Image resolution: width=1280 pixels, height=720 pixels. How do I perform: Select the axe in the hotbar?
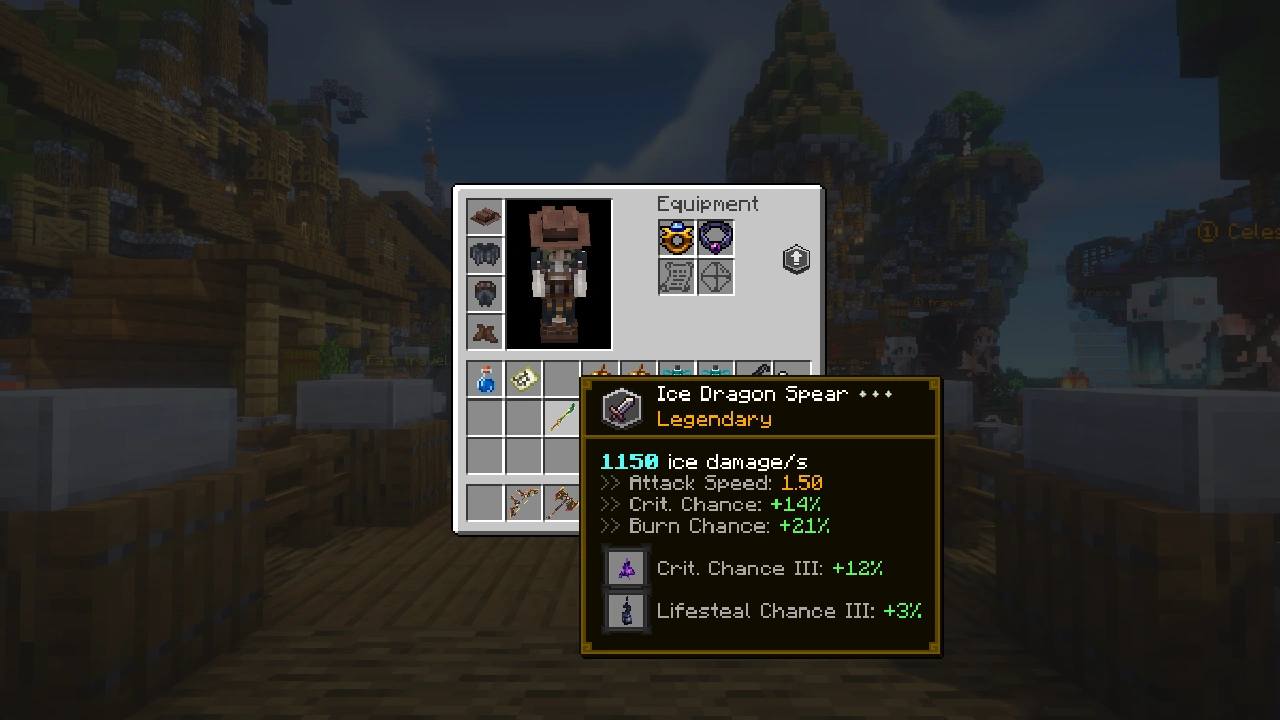tap(562, 501)
